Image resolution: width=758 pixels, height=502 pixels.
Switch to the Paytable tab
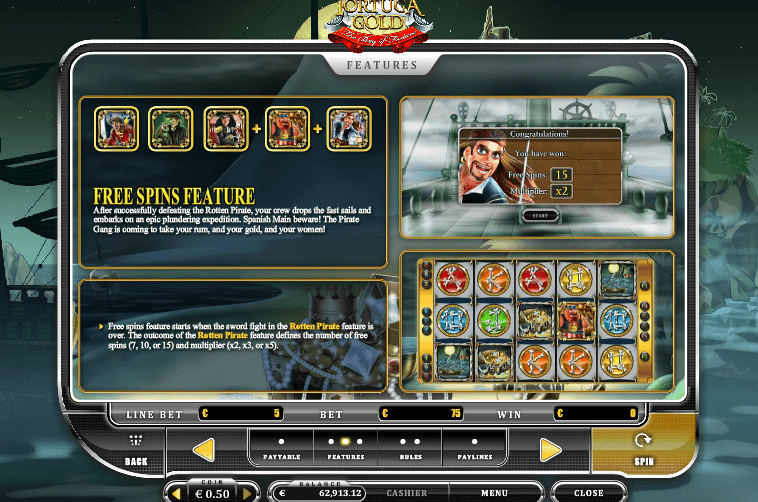pos(281,448)
